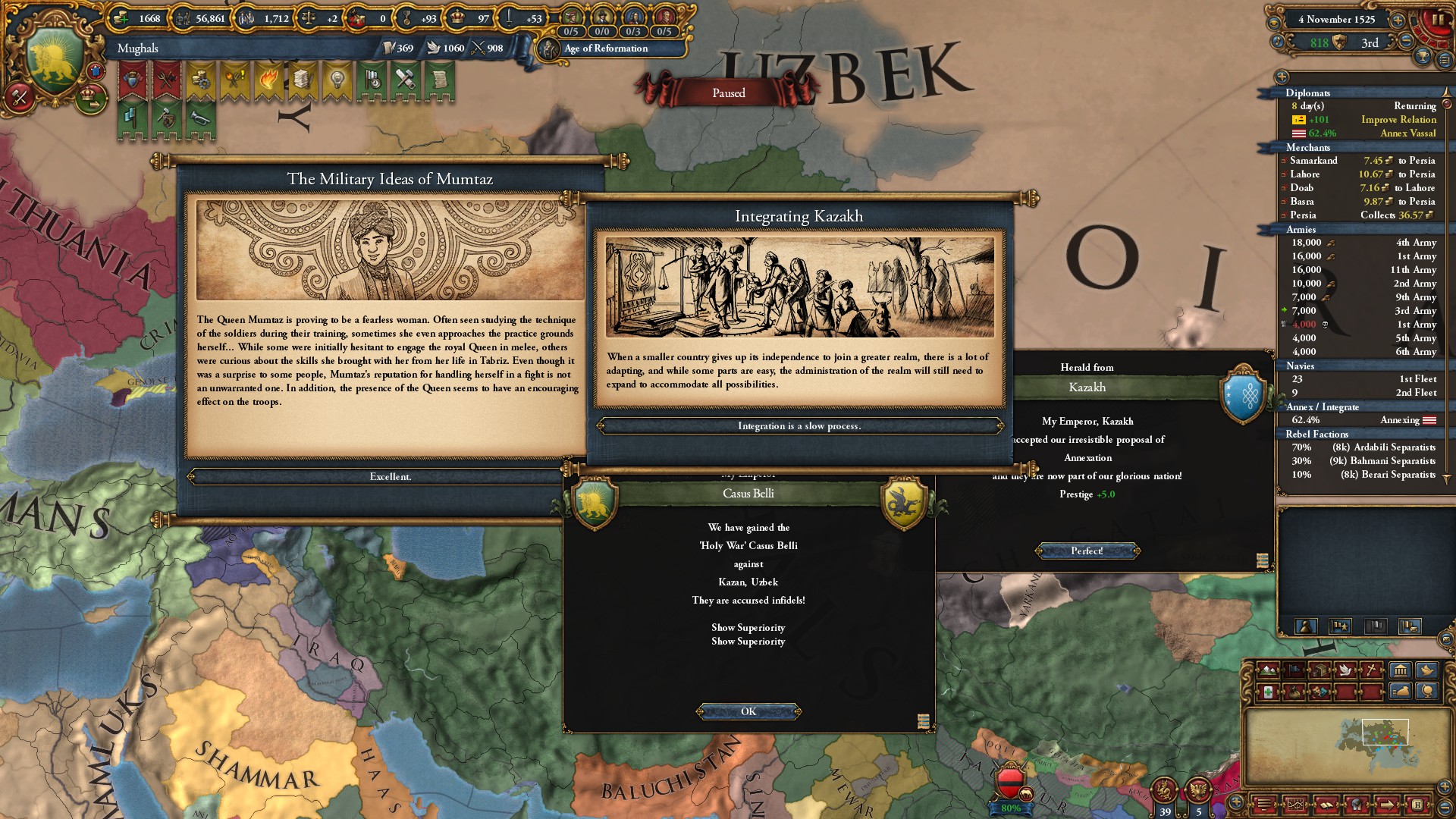Viewport: 1456px width, 819px height.
Task: Toggle the red pause button
Action: tap(1438, 20)
